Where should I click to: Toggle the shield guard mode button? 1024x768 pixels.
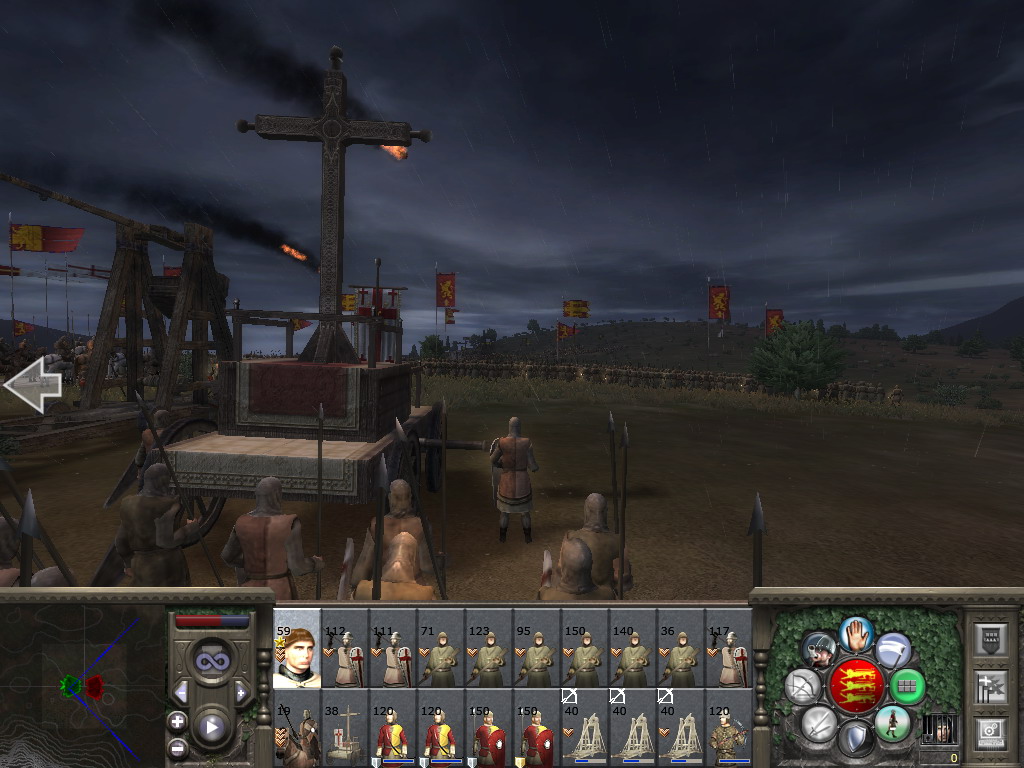[855, 739]
